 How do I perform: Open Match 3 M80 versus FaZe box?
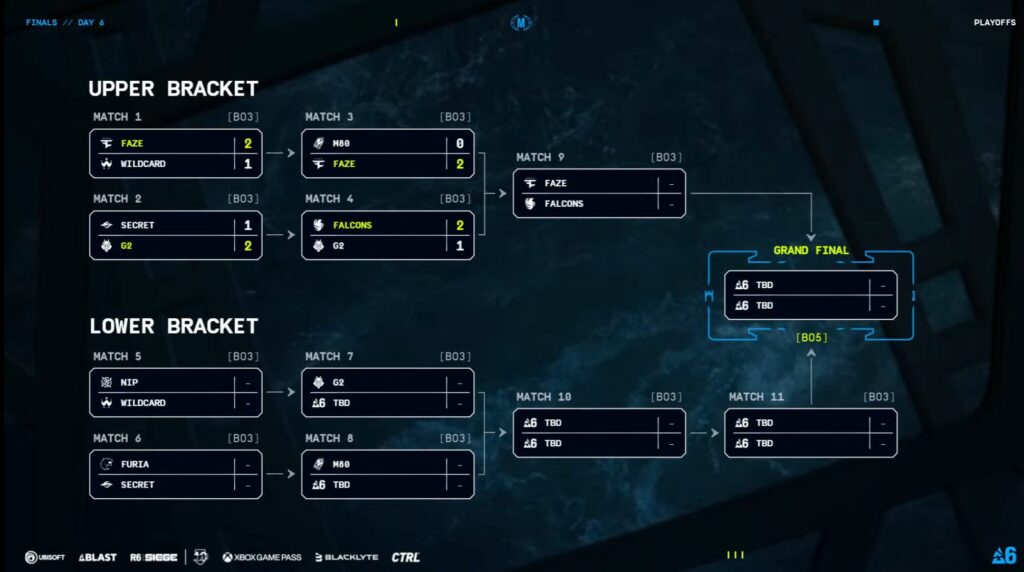[387, 153]
